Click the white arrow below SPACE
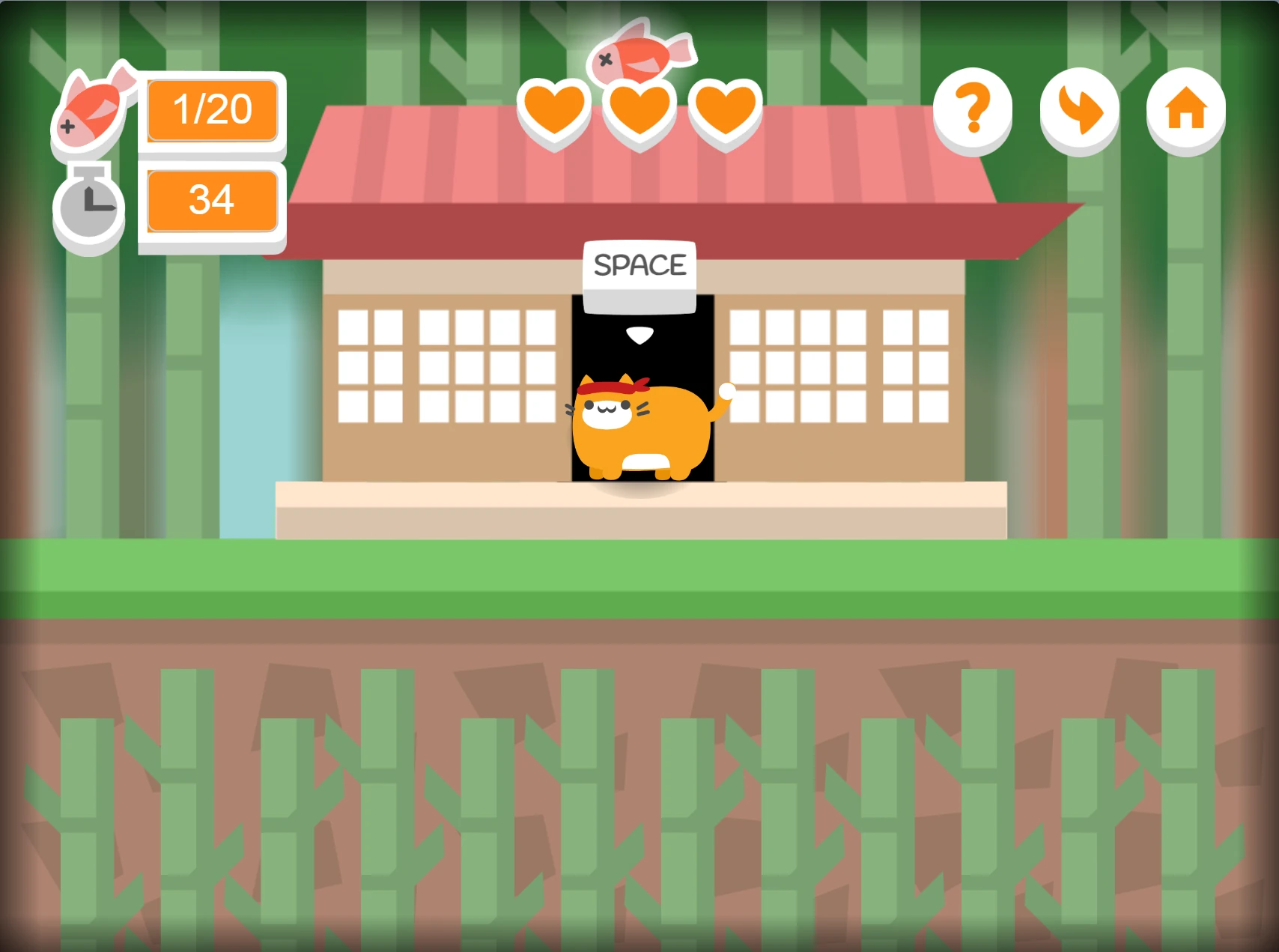This screenshot has height=952, width=1279. [x=639, y=336]
